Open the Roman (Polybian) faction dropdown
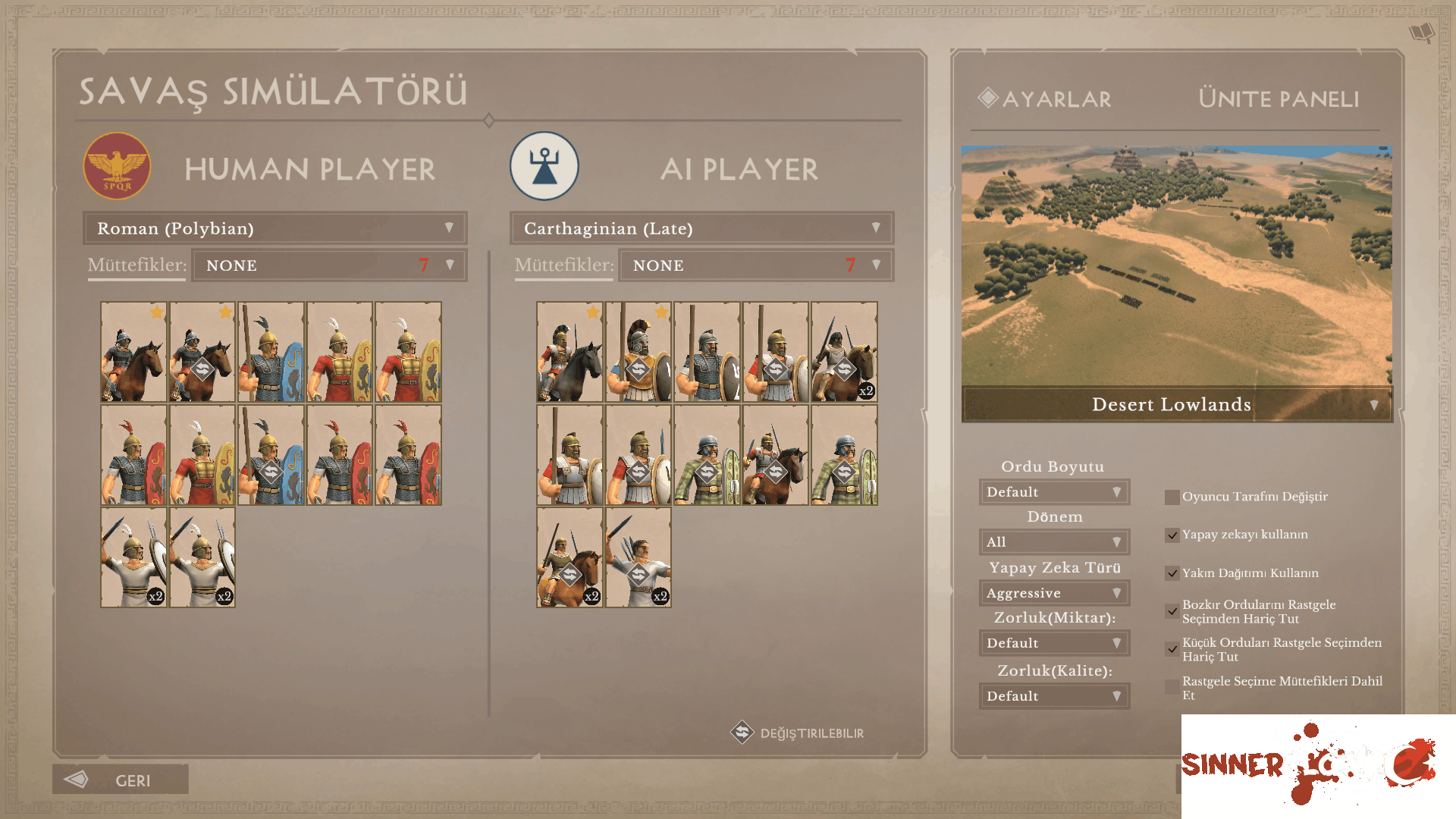Viewport: 1456px width, 819px height. 275,227
